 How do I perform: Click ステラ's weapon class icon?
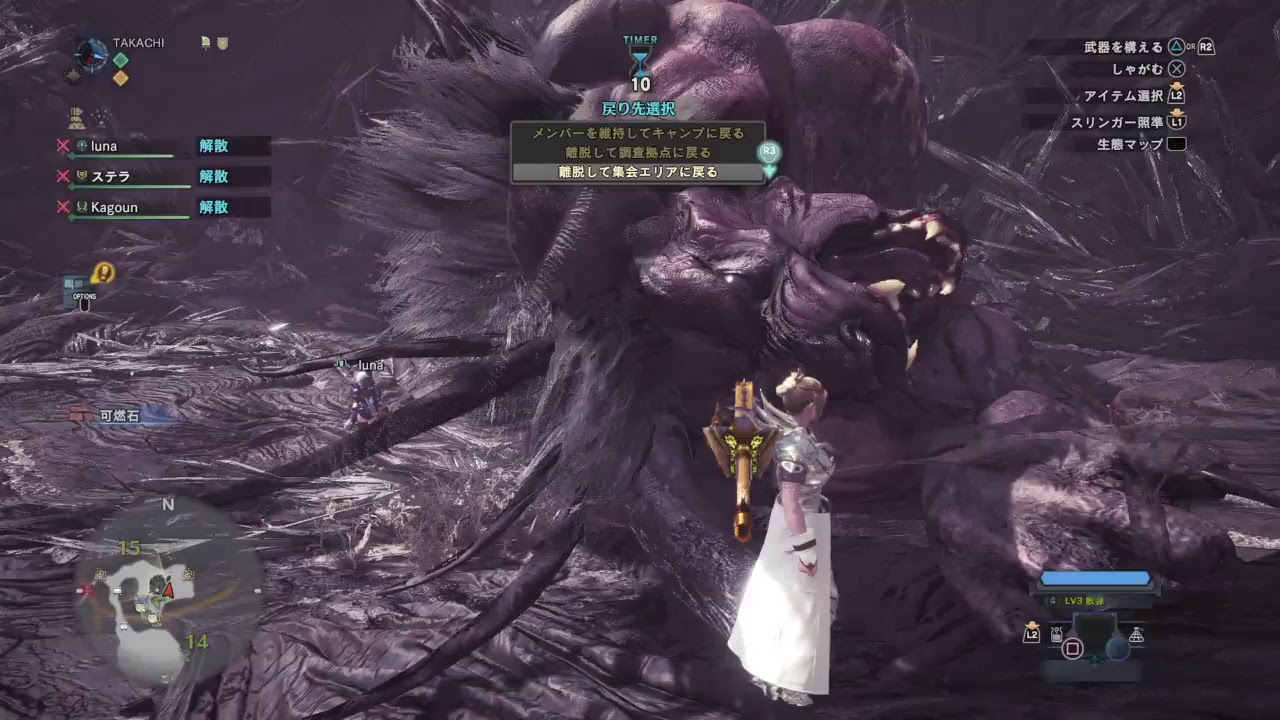click(81, 176)
